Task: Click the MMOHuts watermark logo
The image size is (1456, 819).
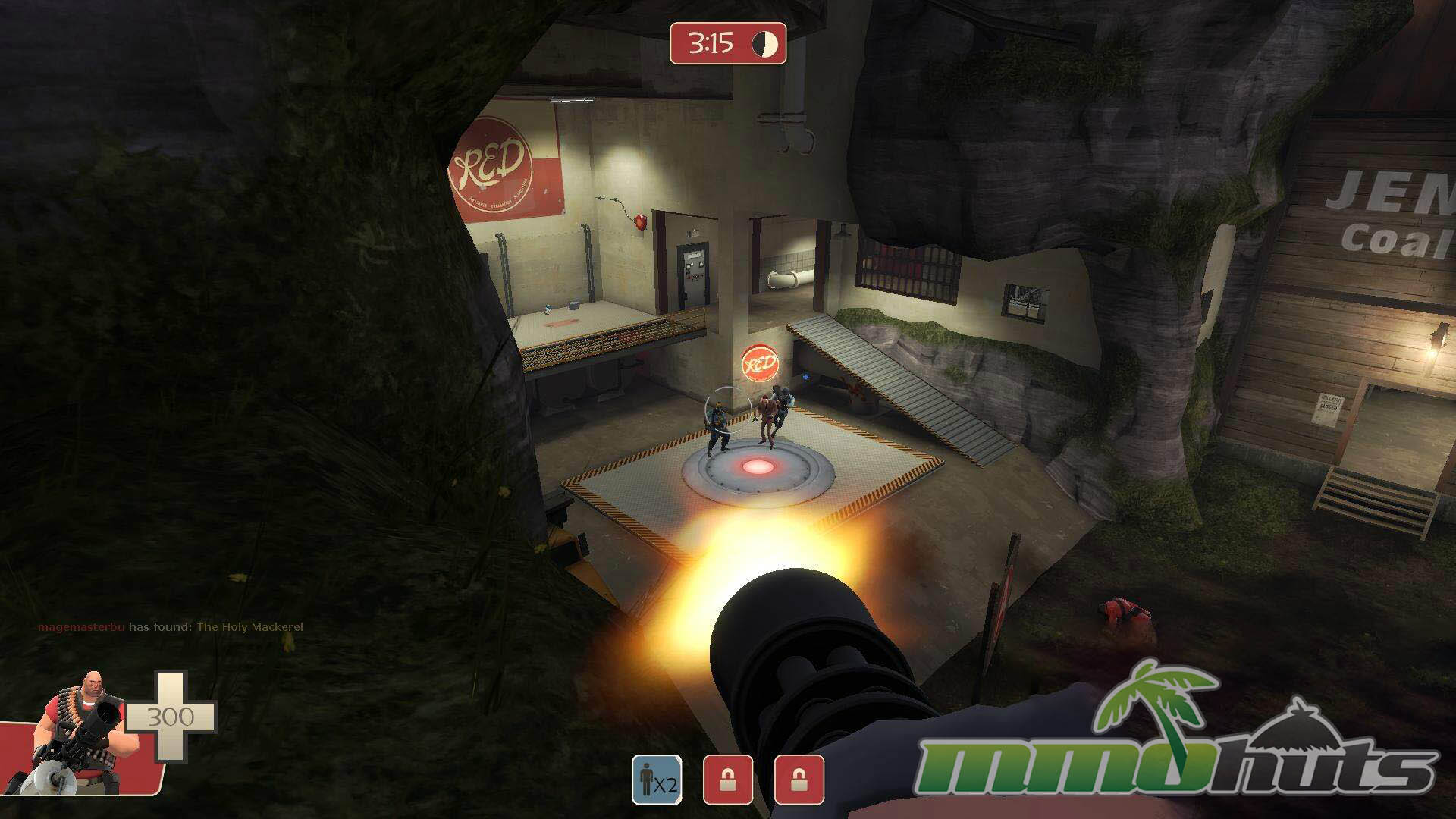Action: pyautogui.click(x=1179, y=739)
